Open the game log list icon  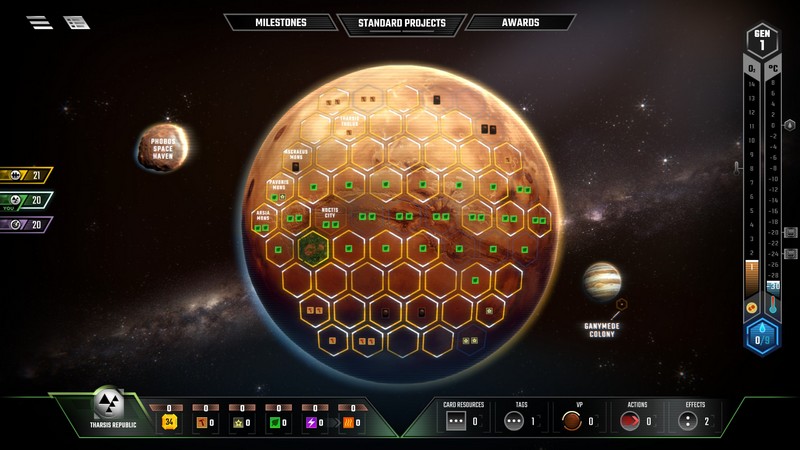[x=76, y=22]
